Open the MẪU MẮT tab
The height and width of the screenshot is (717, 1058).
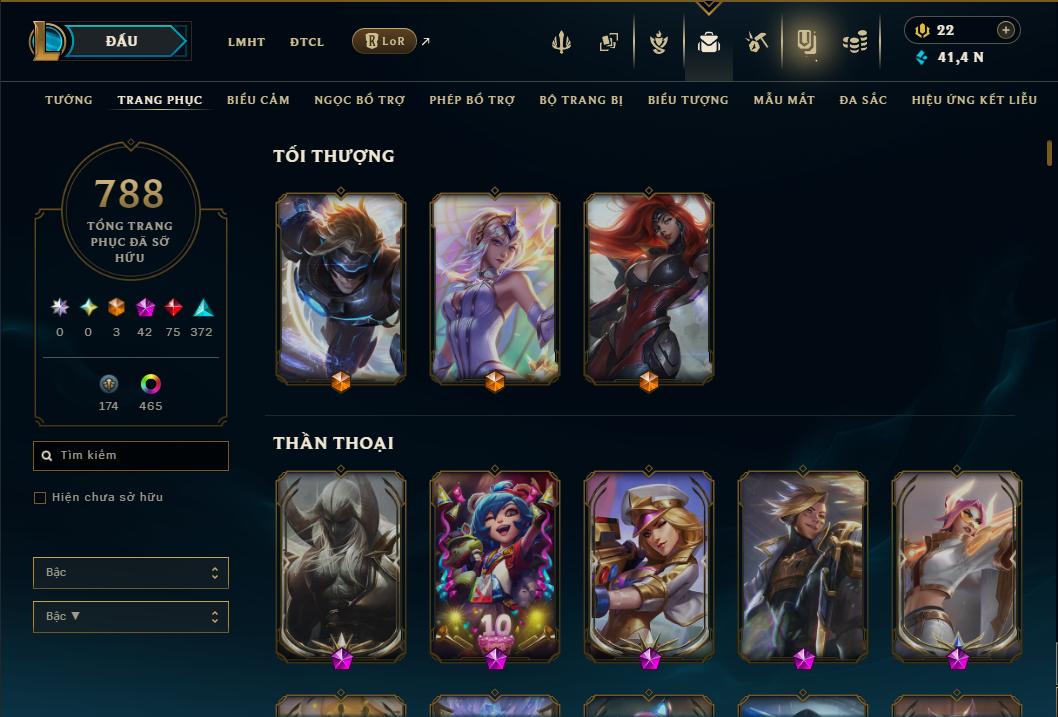[784, 100]
